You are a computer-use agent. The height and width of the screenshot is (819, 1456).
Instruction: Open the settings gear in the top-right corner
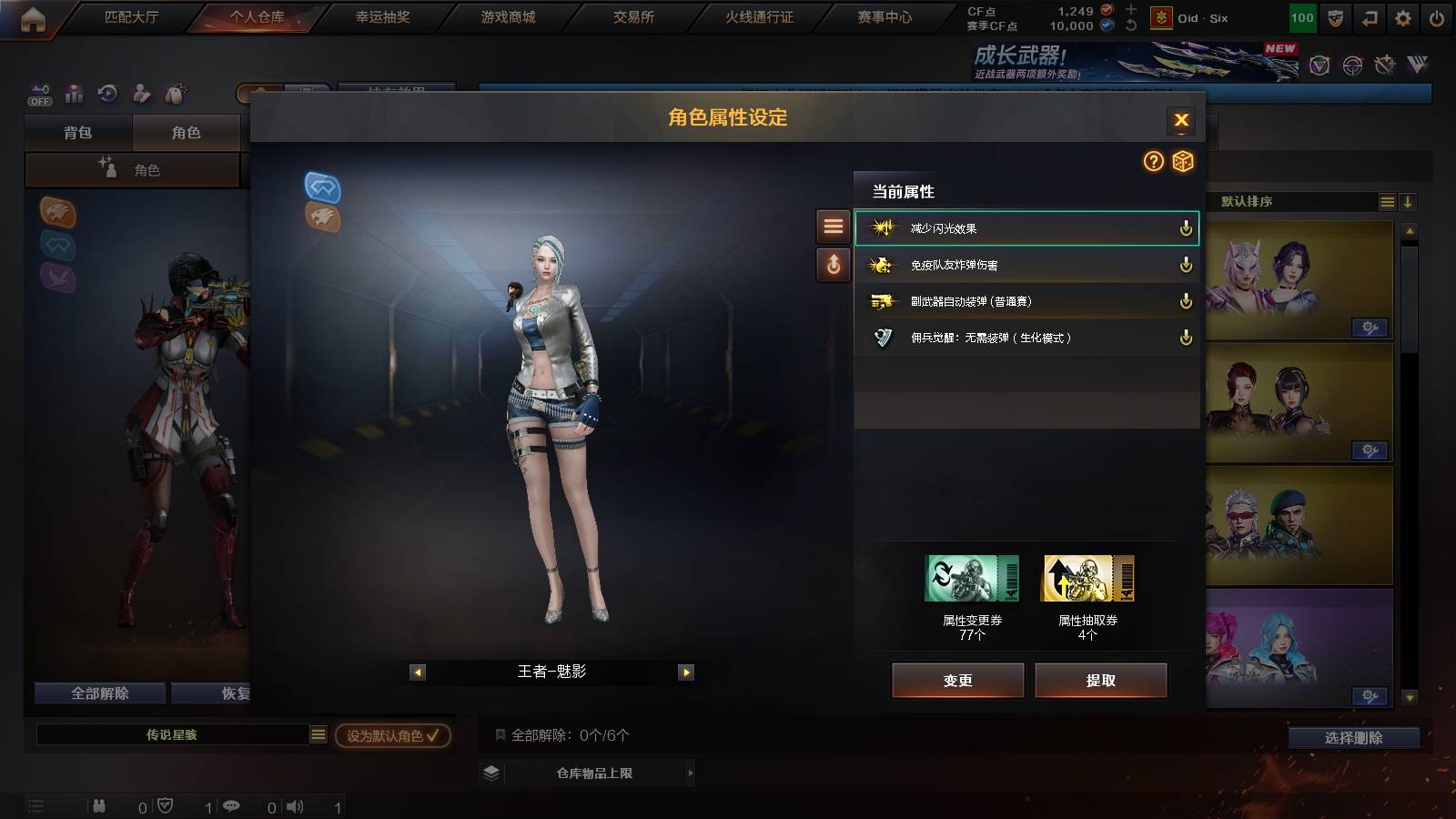[x=1400, y=16]
